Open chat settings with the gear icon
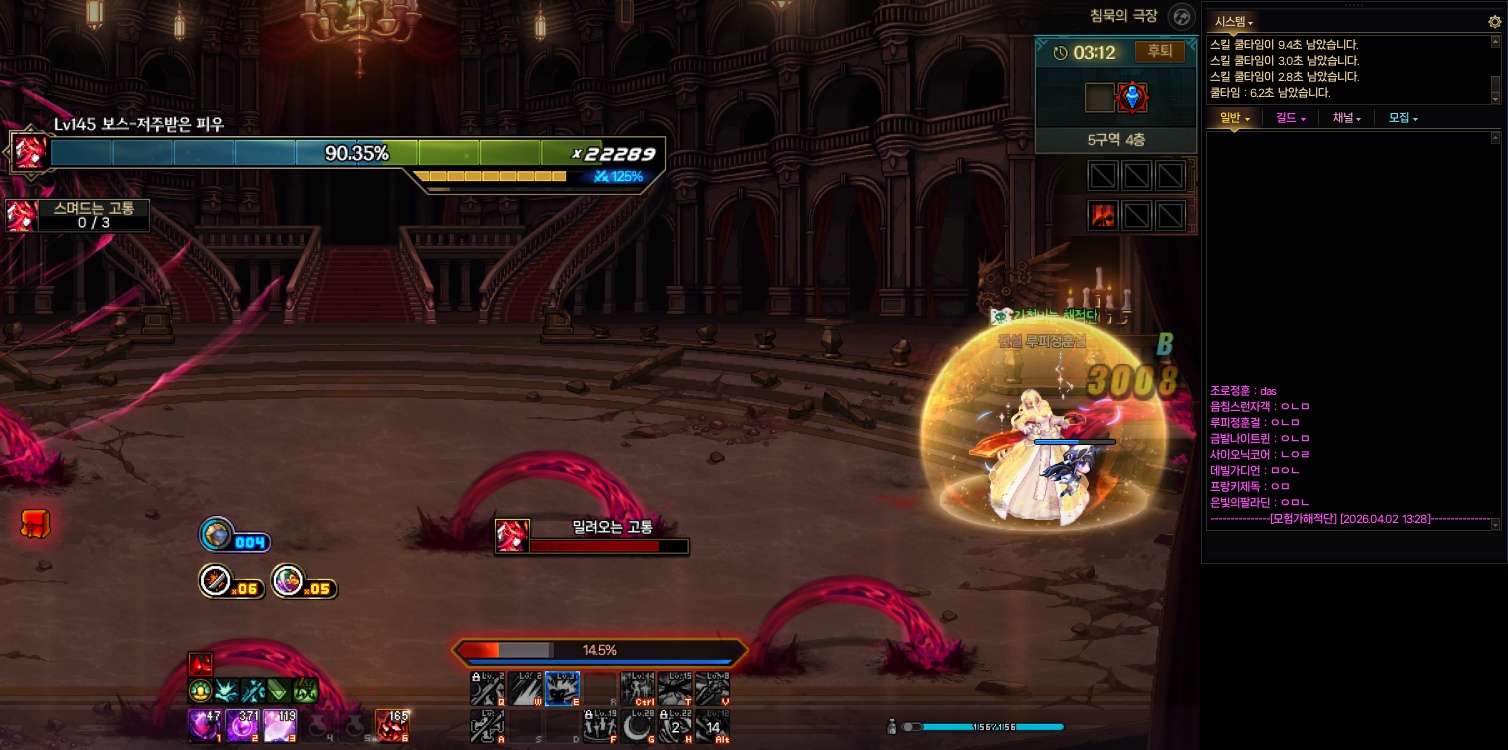This screenshot has width=1508, height=750. (x=1494, y=21)
